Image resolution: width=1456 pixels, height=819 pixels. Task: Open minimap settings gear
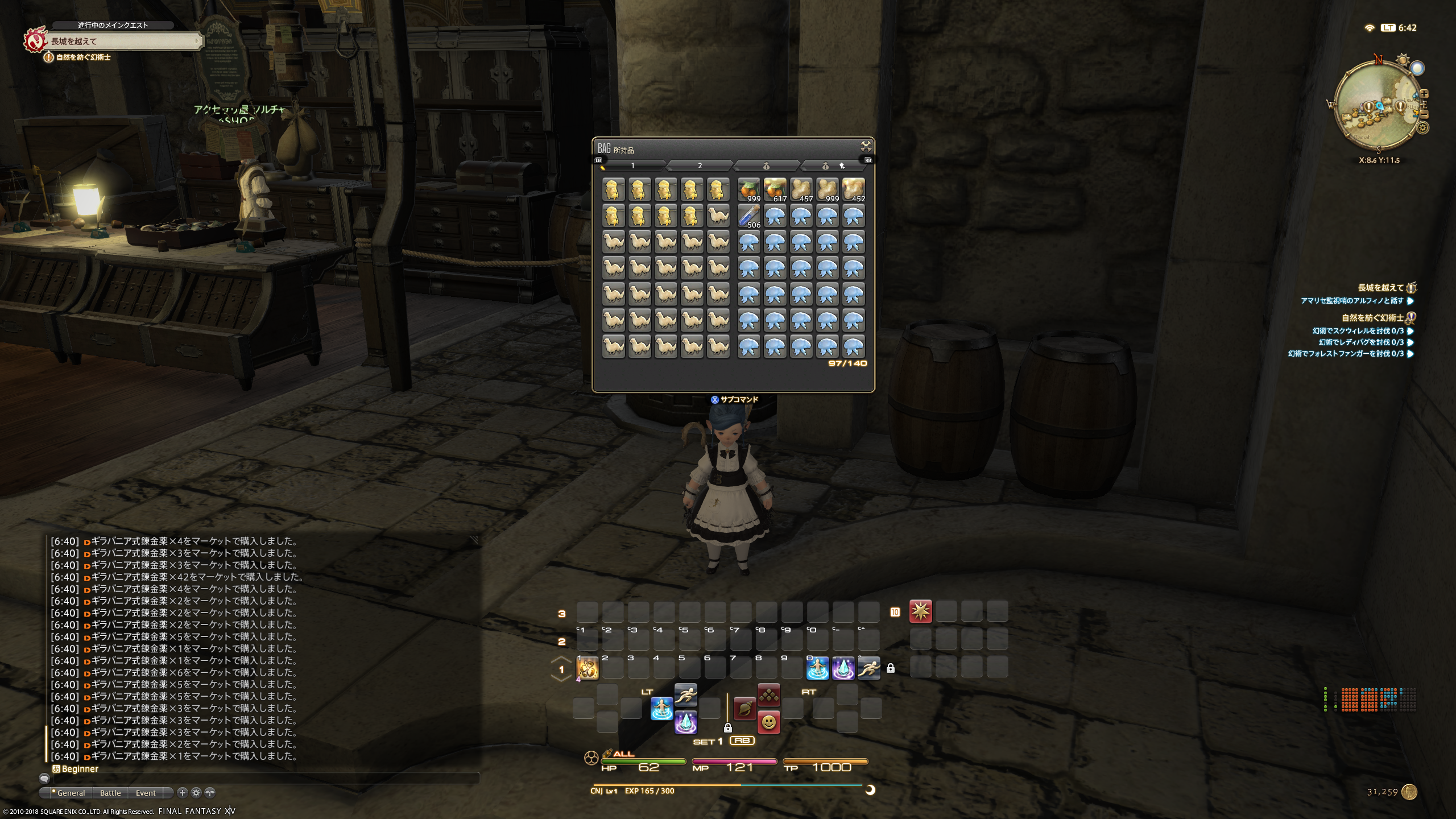pos(1423,128)
